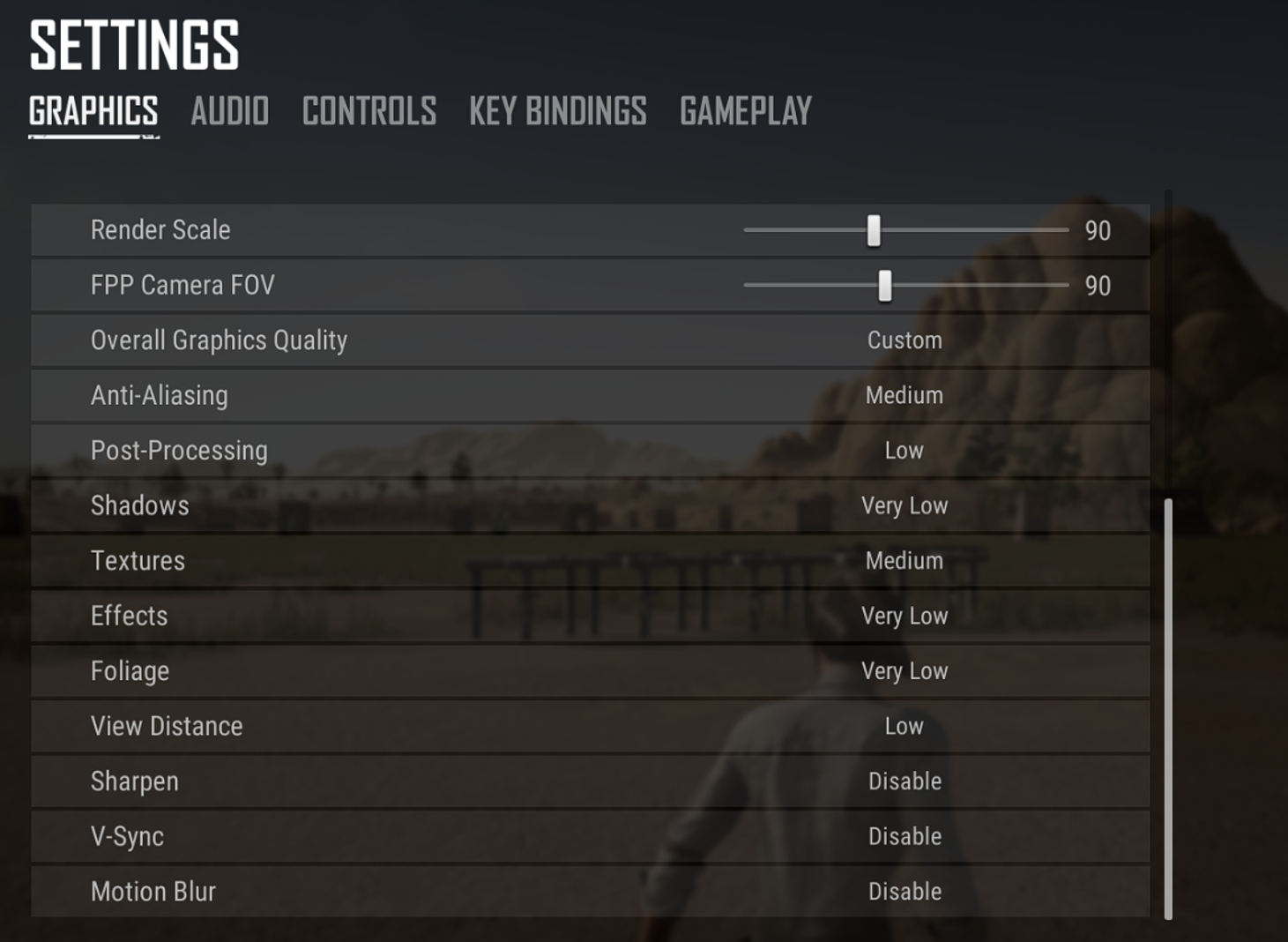
Task: Enable V-Sync
Action: pyautogui.click(x=905, y=836)
